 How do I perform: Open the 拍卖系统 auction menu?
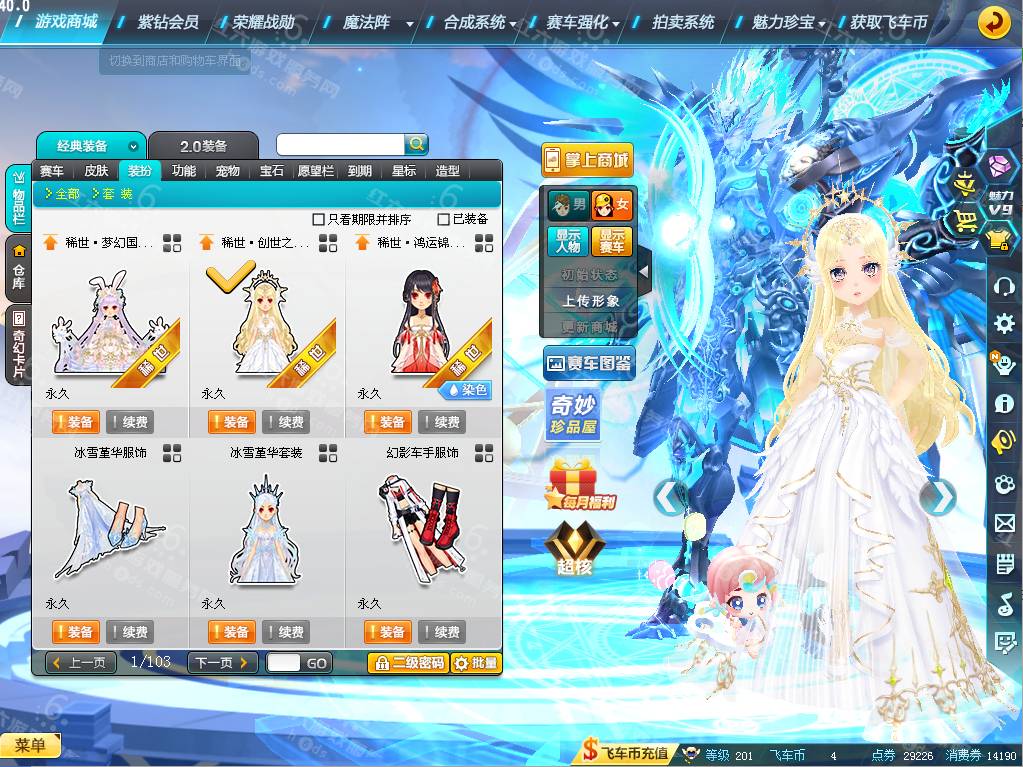[x=683, y=22]
